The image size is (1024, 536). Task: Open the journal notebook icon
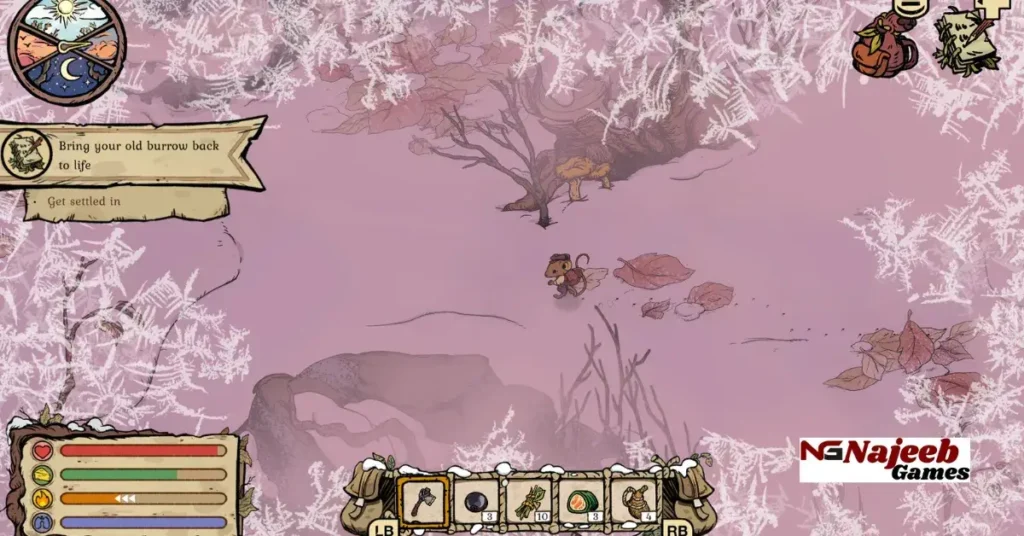tap(965, 40)
